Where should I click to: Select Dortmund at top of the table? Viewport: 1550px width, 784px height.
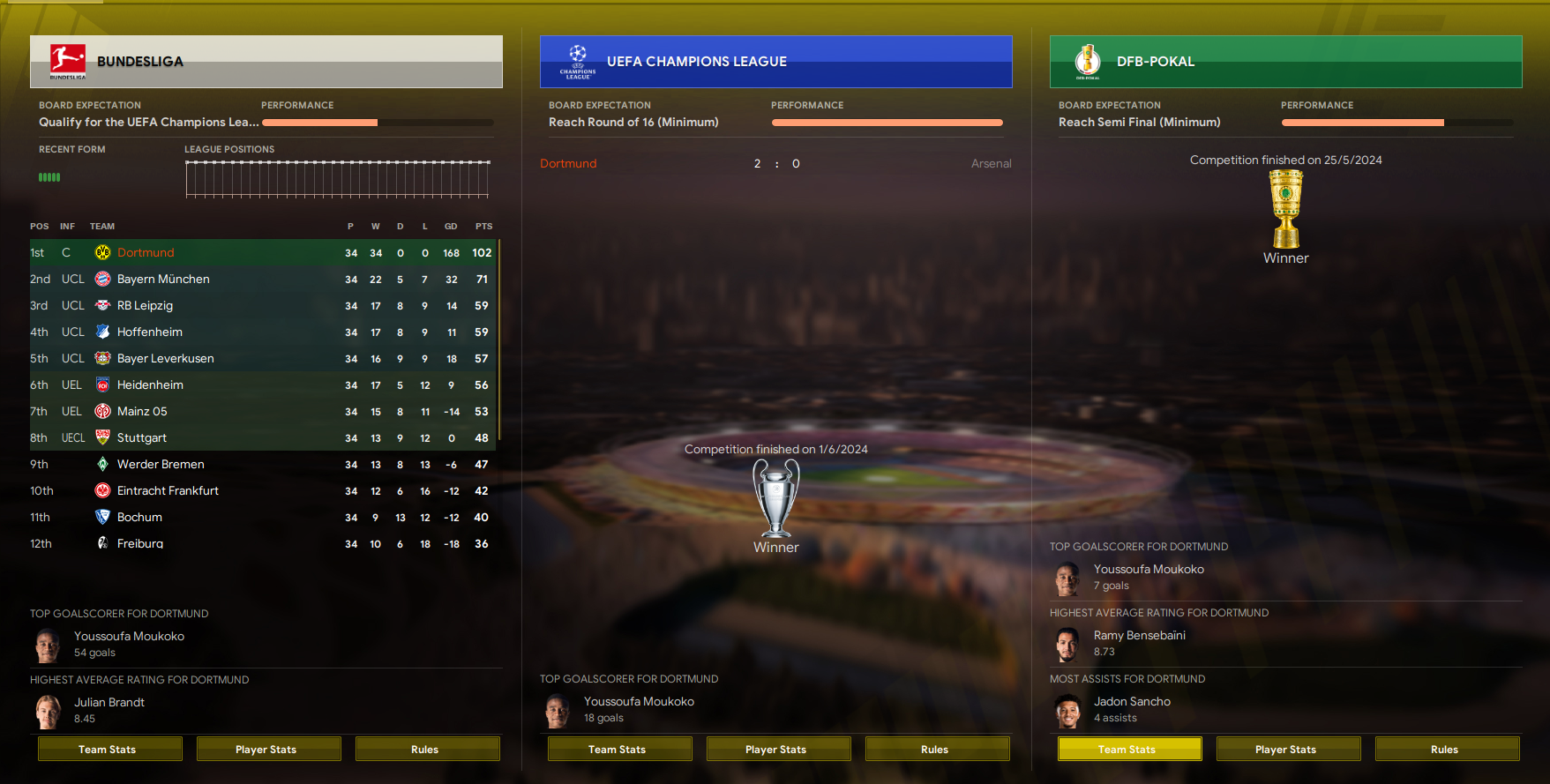pos(146,252)
